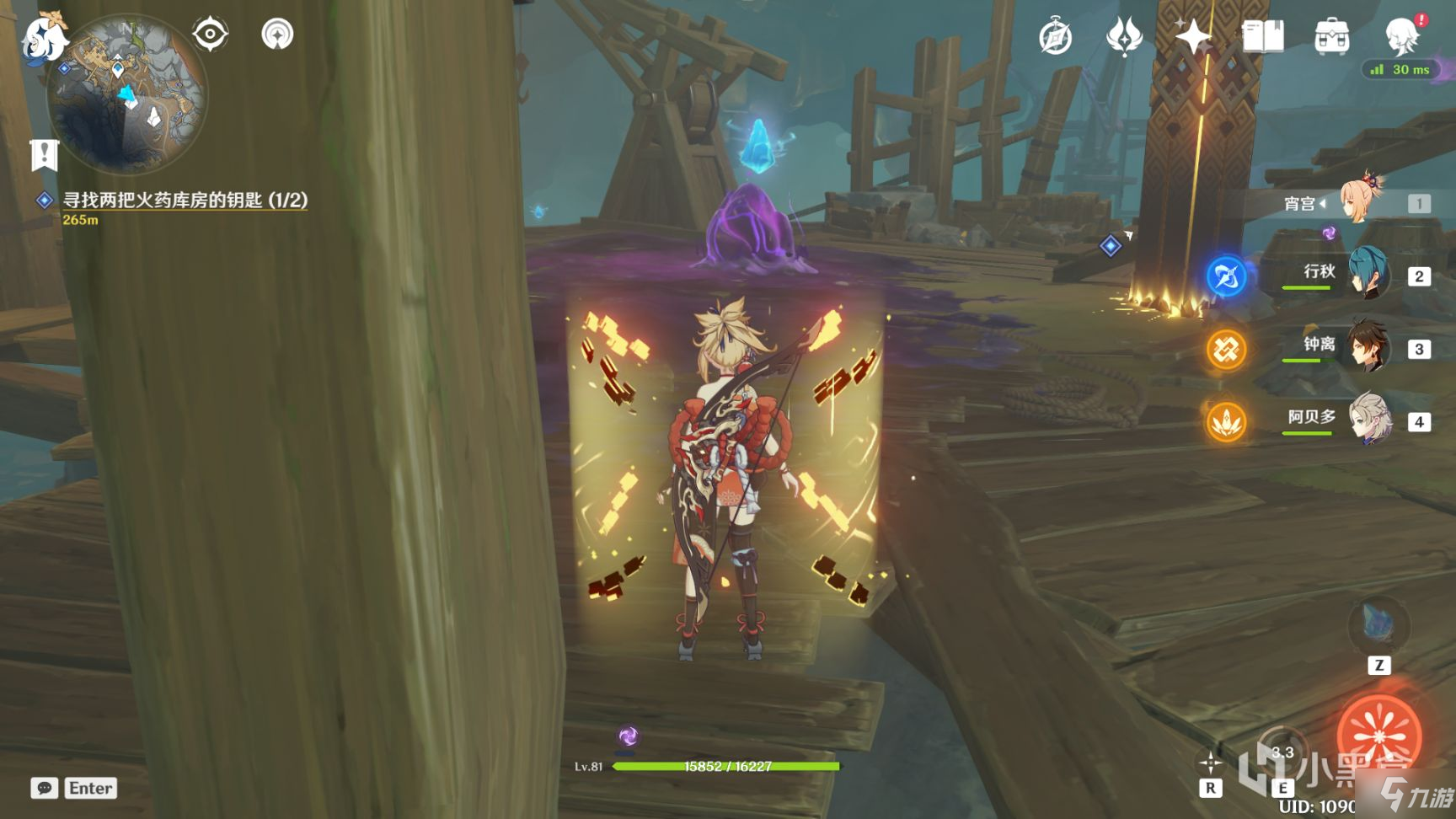
Task: Open the Paimon menu
Action: [44, 37]
